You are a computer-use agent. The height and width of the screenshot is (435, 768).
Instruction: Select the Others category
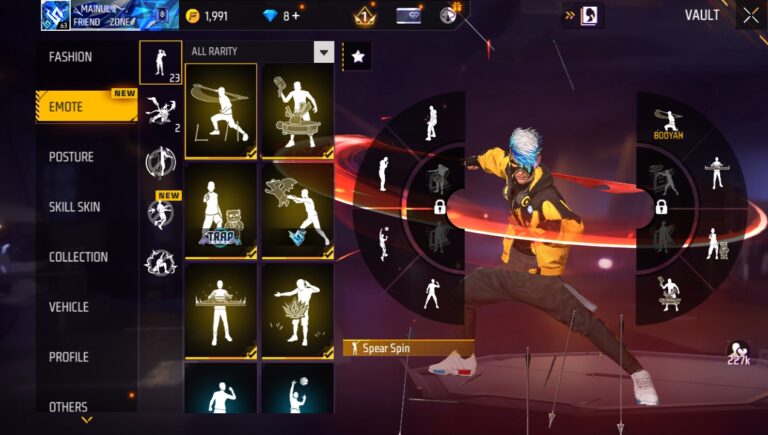click(x=68, y=406)
